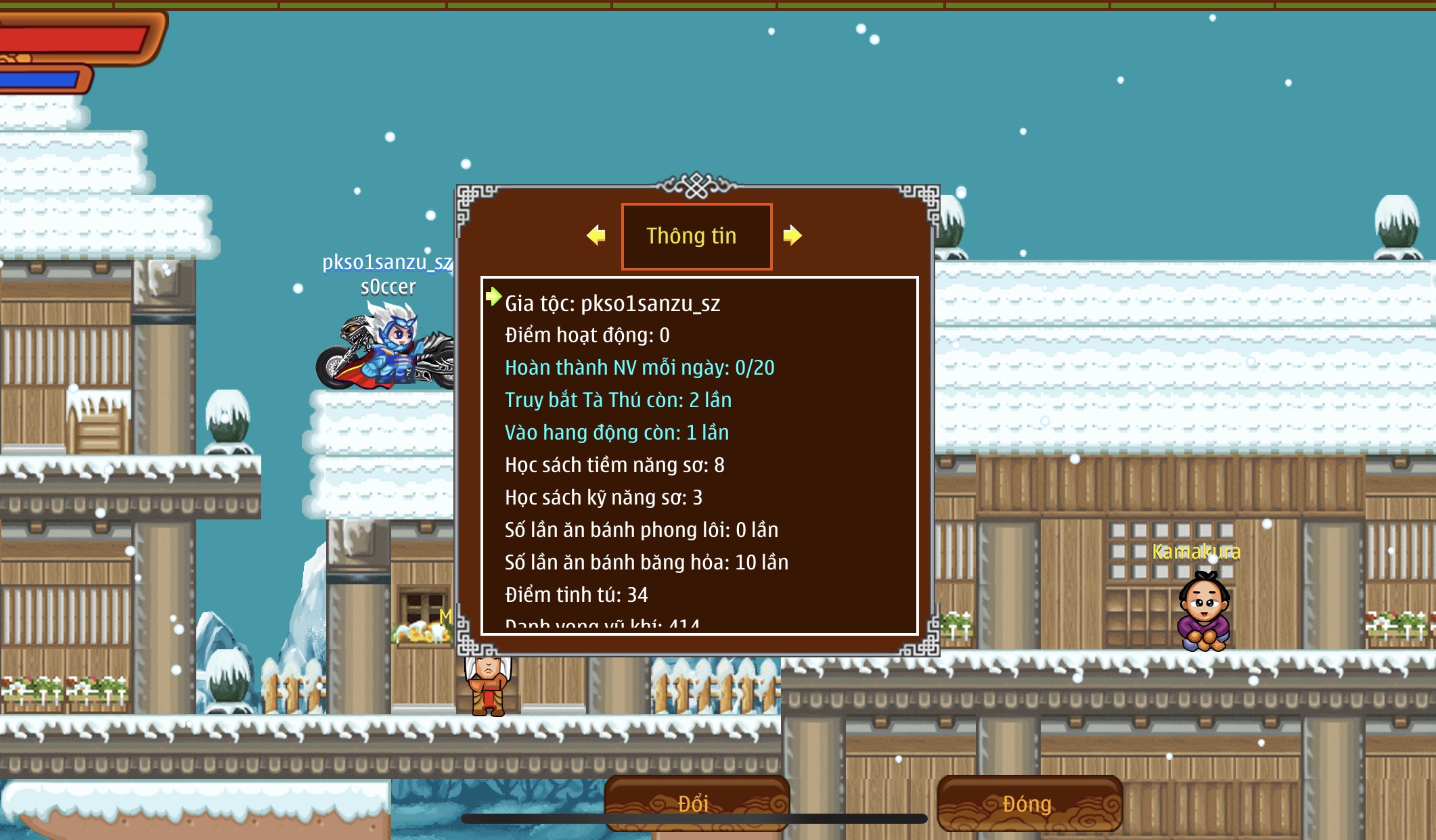Select the Thông tin tab header
The width and height of the screenshot is (1436, 840).
696,236
